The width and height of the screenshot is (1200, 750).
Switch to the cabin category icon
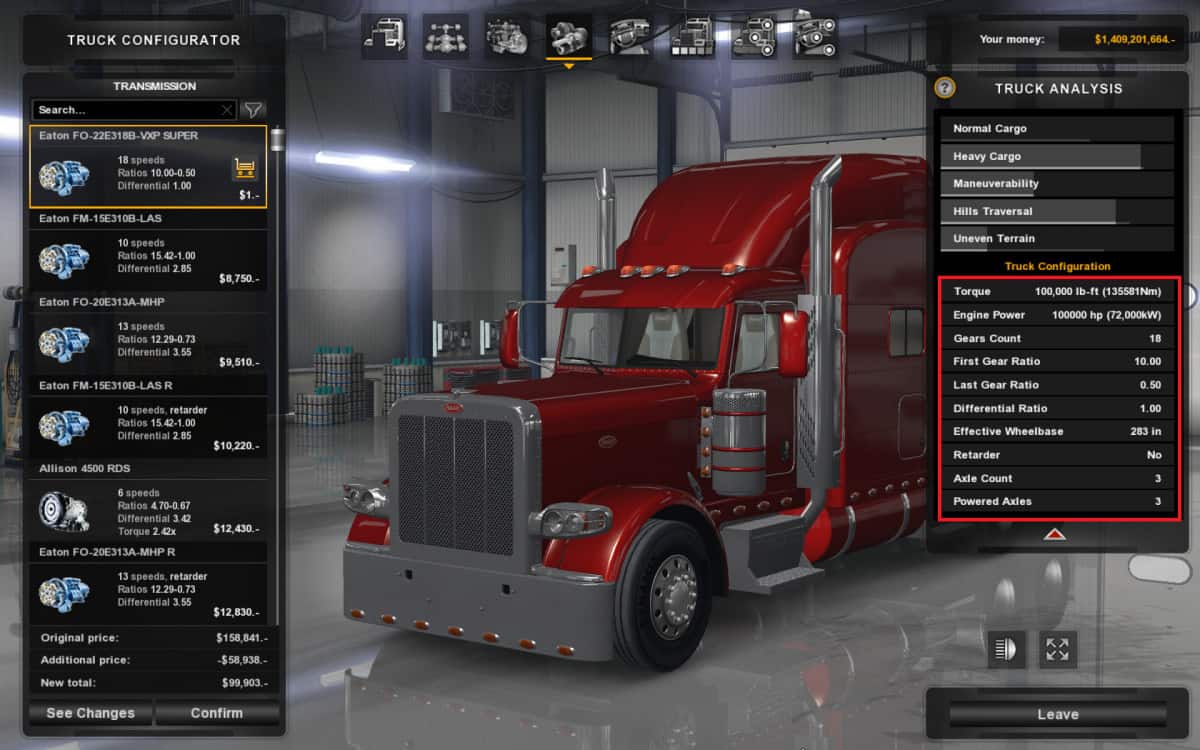(384, 38)
